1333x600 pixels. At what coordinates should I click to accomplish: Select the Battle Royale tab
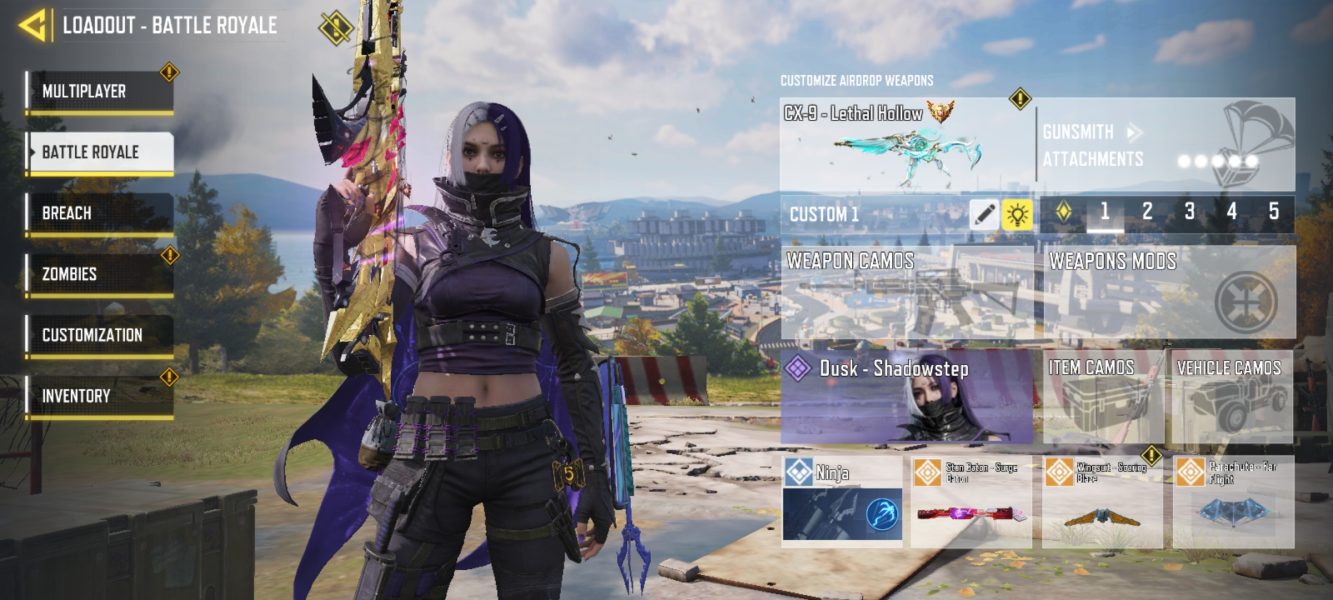(99, 153)
